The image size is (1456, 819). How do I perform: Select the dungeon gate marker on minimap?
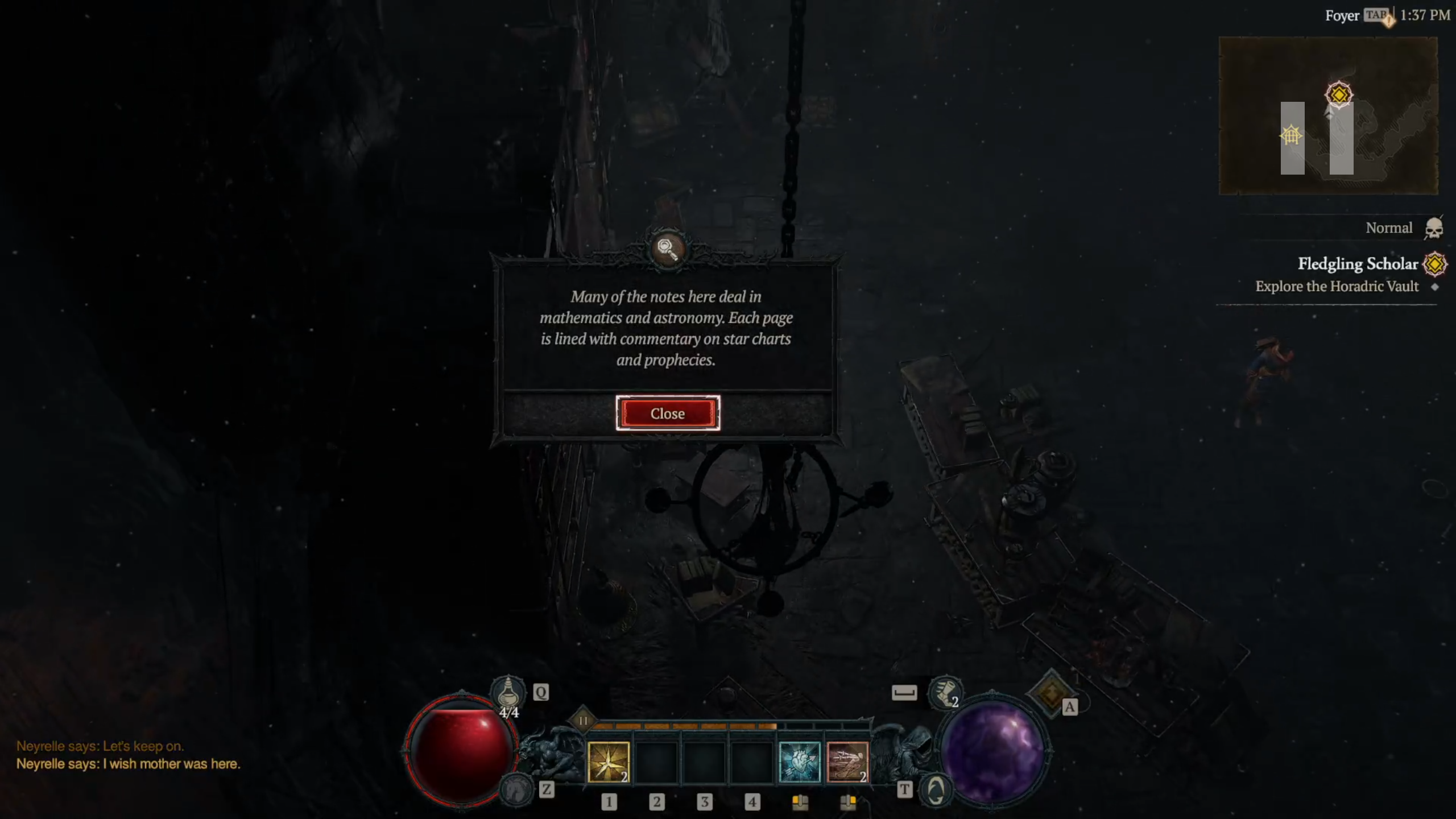coord(1290,135)
